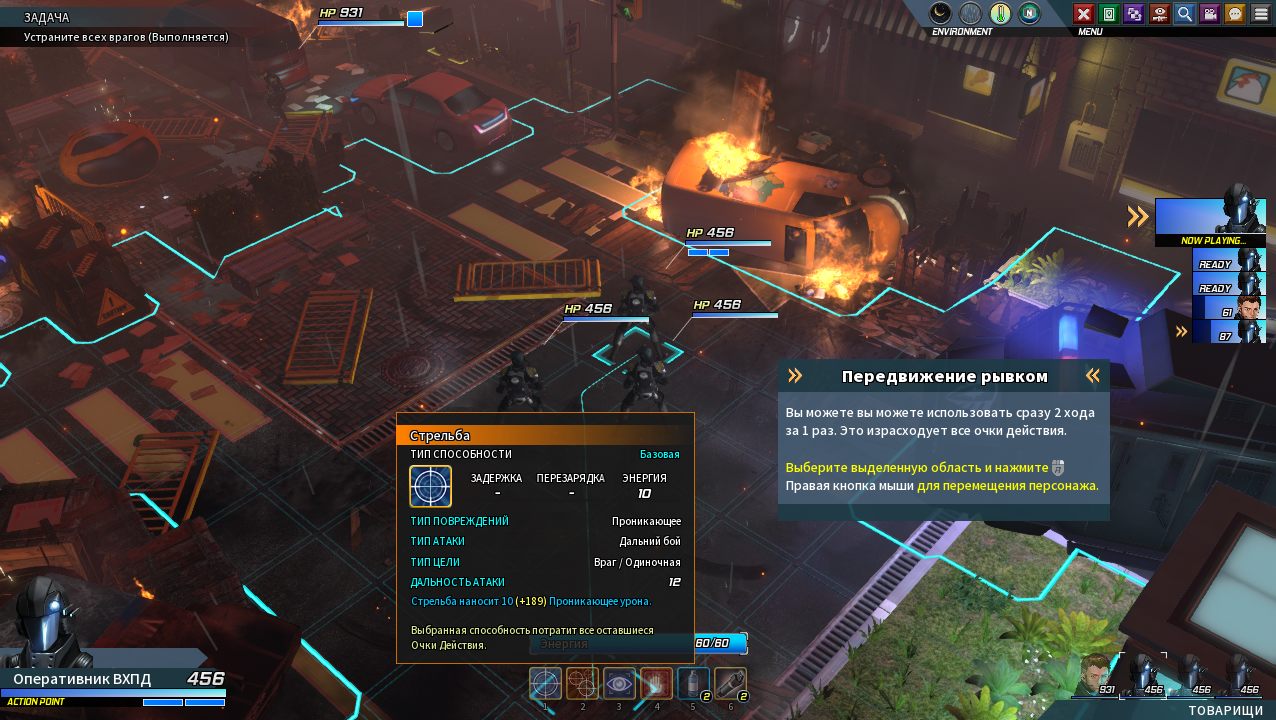Click the purple overlapping-squares menu button
This screenshot has height=720, width=1276.
[x=1133, y=13]
